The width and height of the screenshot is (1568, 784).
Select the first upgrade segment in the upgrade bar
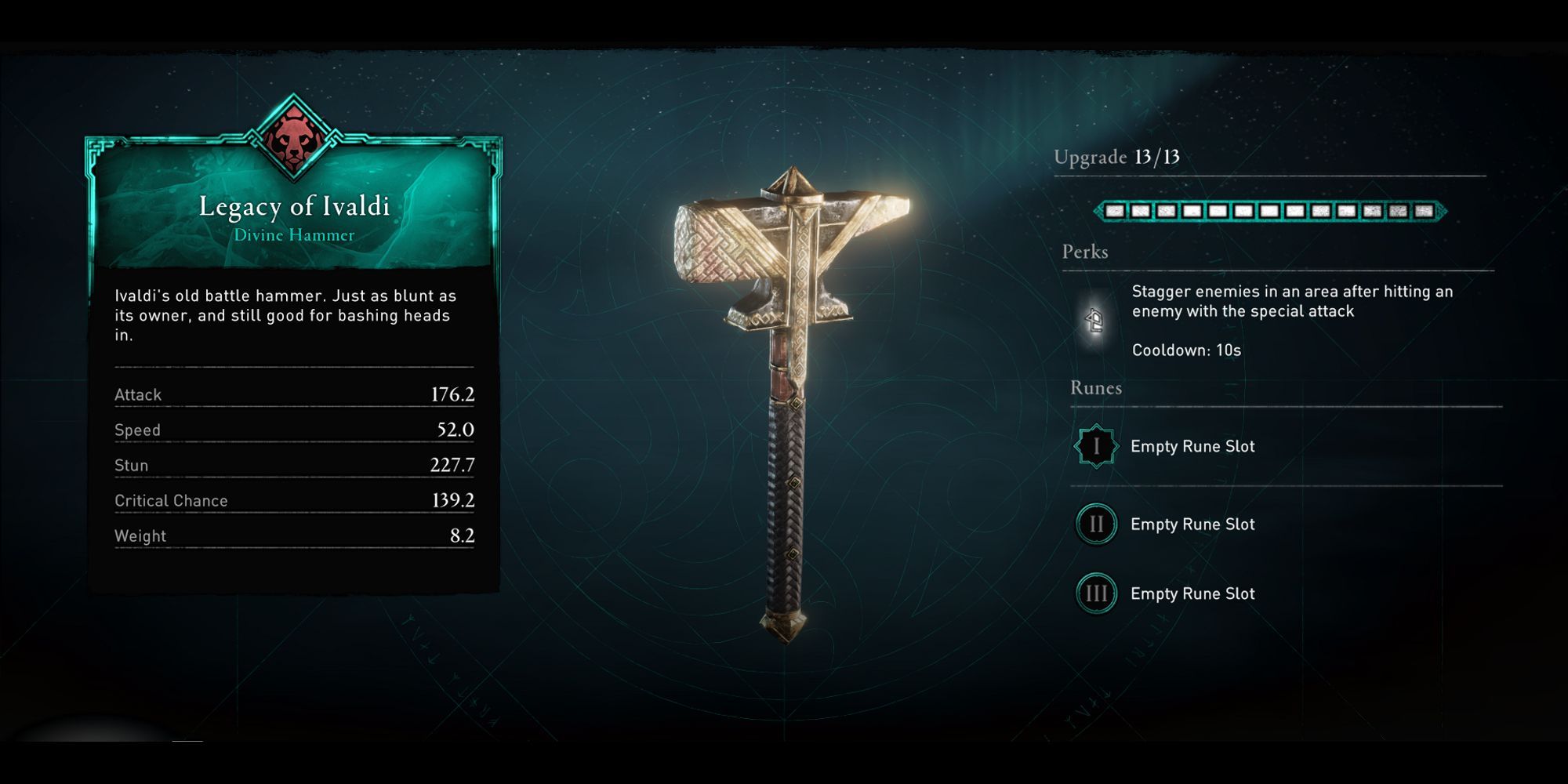tap(1114, 210)
